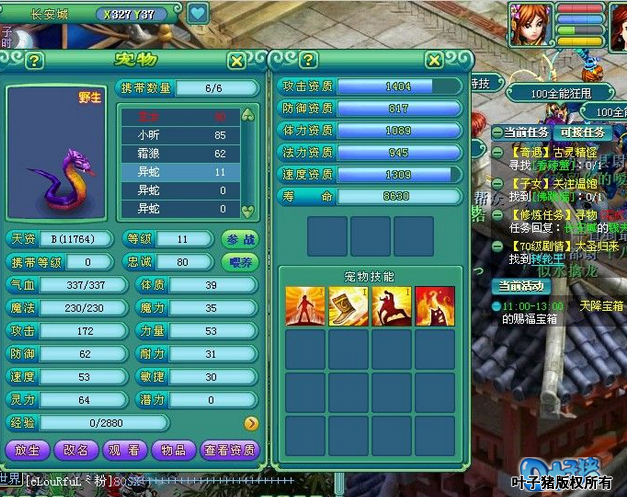Rename the pet using 改名
The width and height of the screenshot is (627, 497).
[75, 450]
